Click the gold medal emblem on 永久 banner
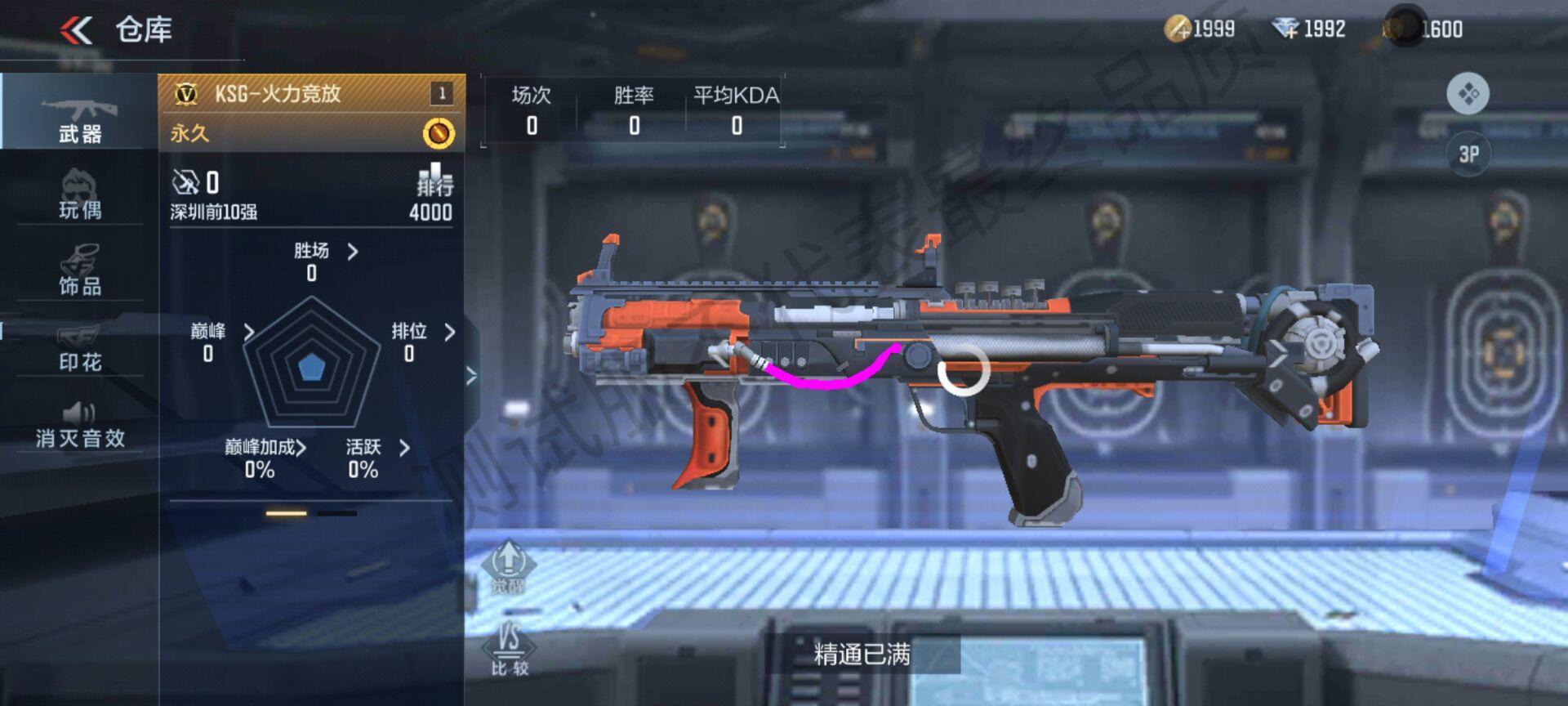Viewport: 1568px width, 706px height. [x=439, y=131]
